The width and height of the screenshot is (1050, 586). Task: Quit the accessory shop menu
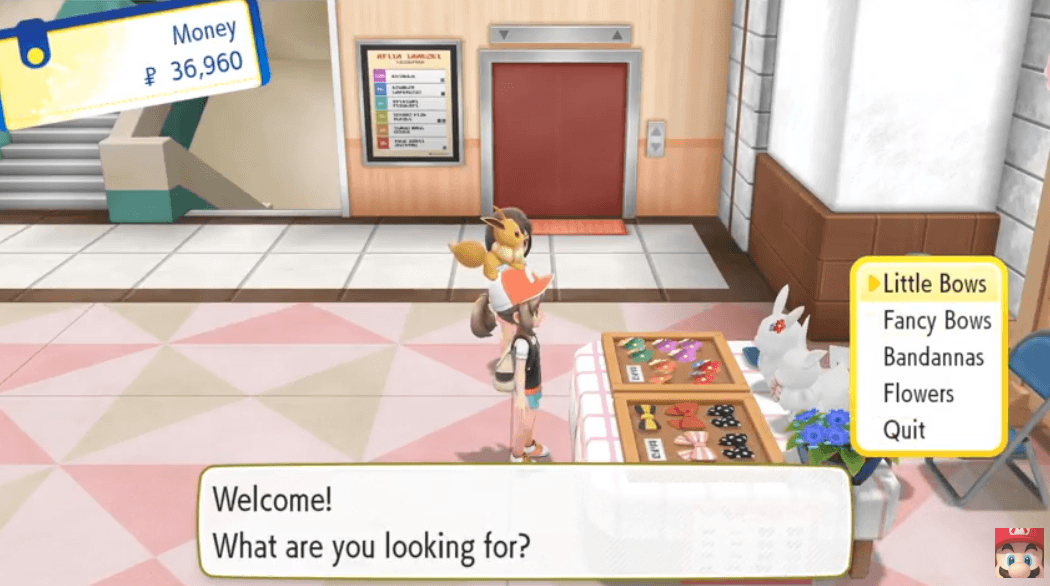tap(904, 431)
